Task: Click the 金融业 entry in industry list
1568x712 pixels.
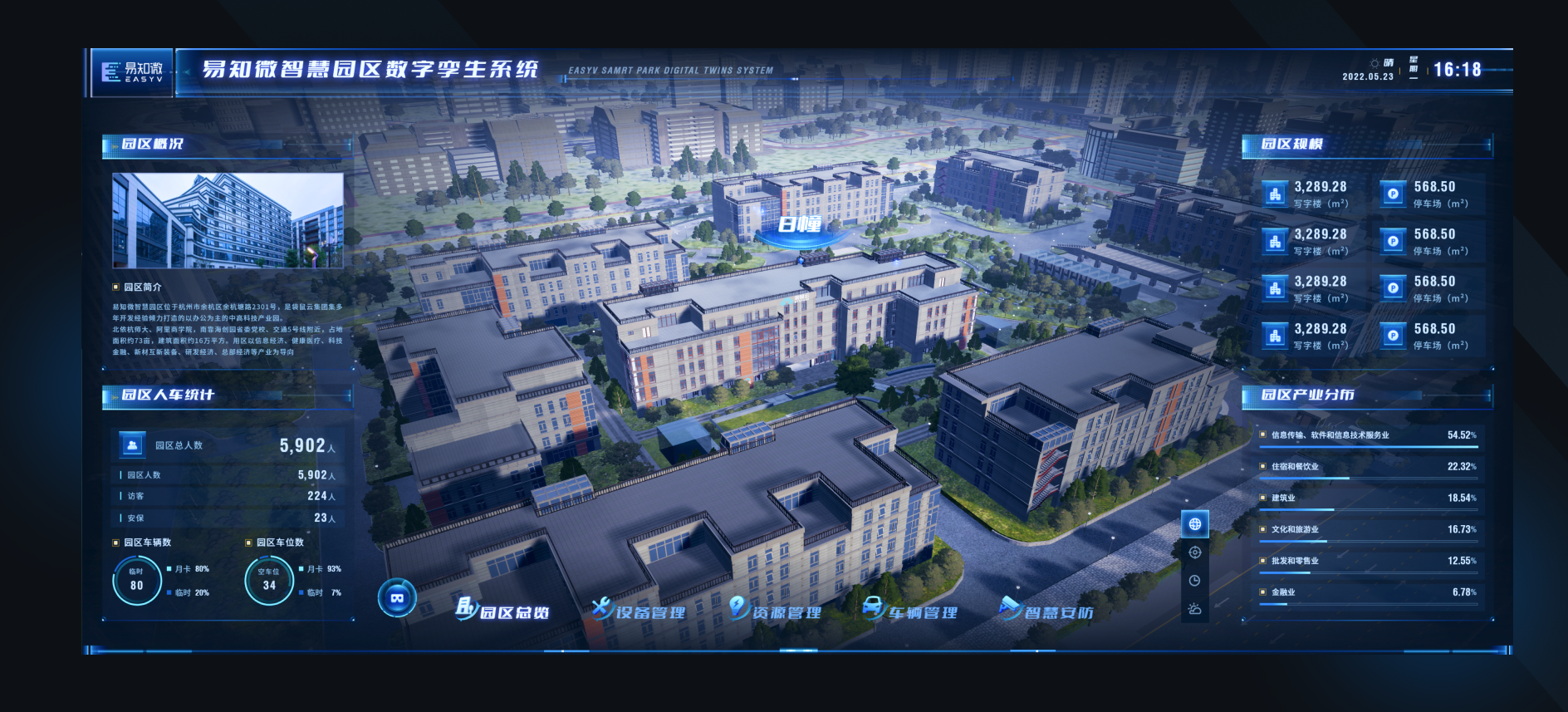Action: (1283, 592)
